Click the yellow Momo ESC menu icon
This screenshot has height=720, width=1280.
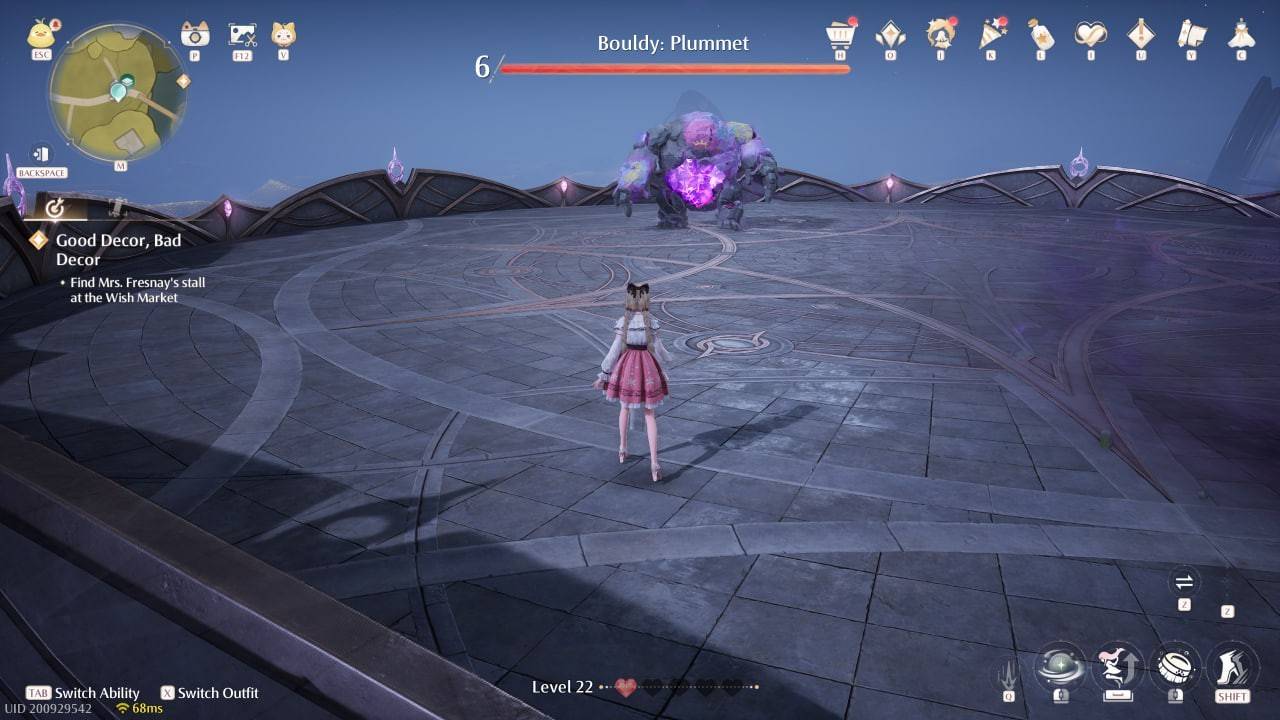point(38,35)
